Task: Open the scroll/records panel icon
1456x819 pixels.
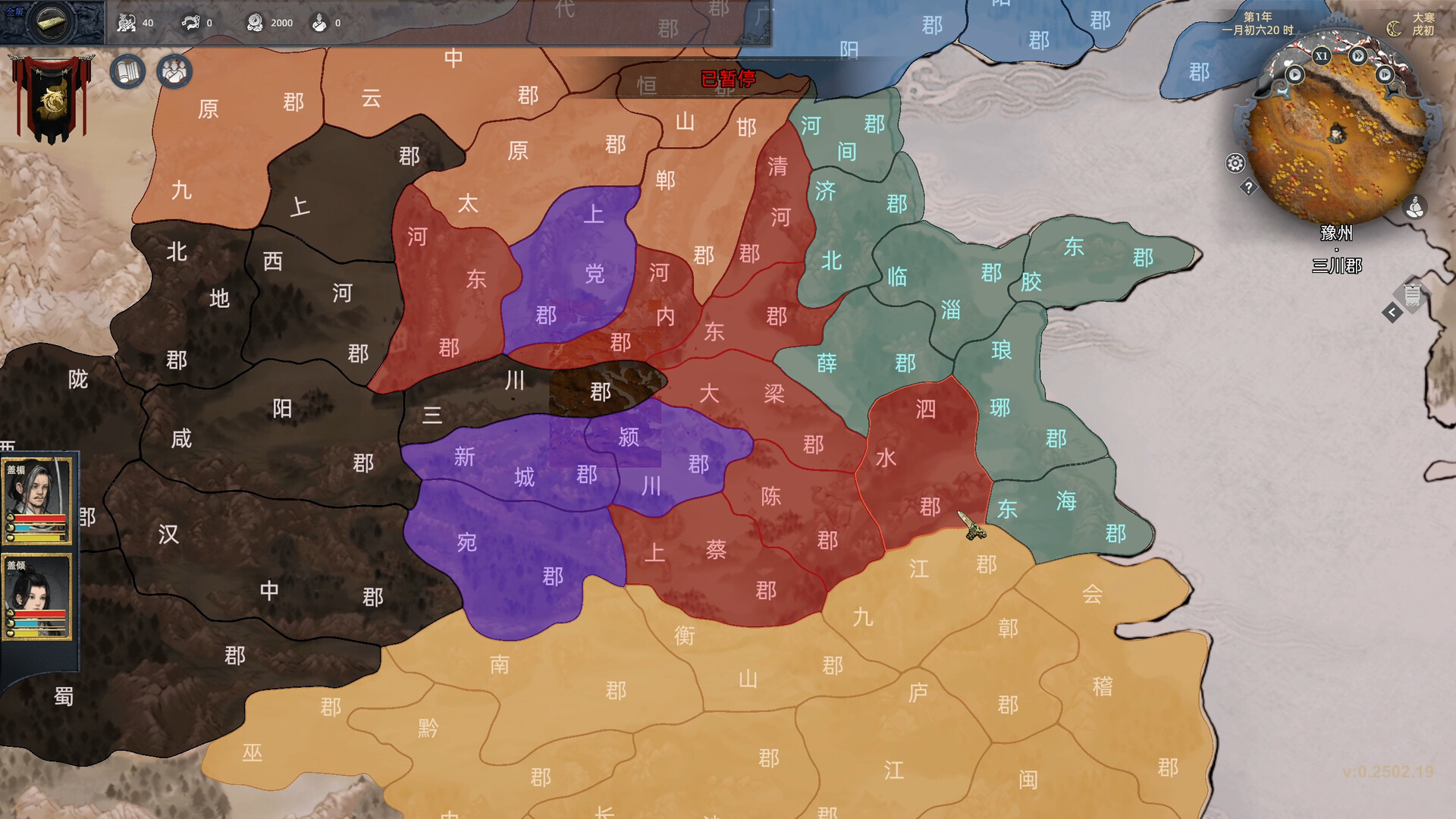Action: [x=129, y=71]
